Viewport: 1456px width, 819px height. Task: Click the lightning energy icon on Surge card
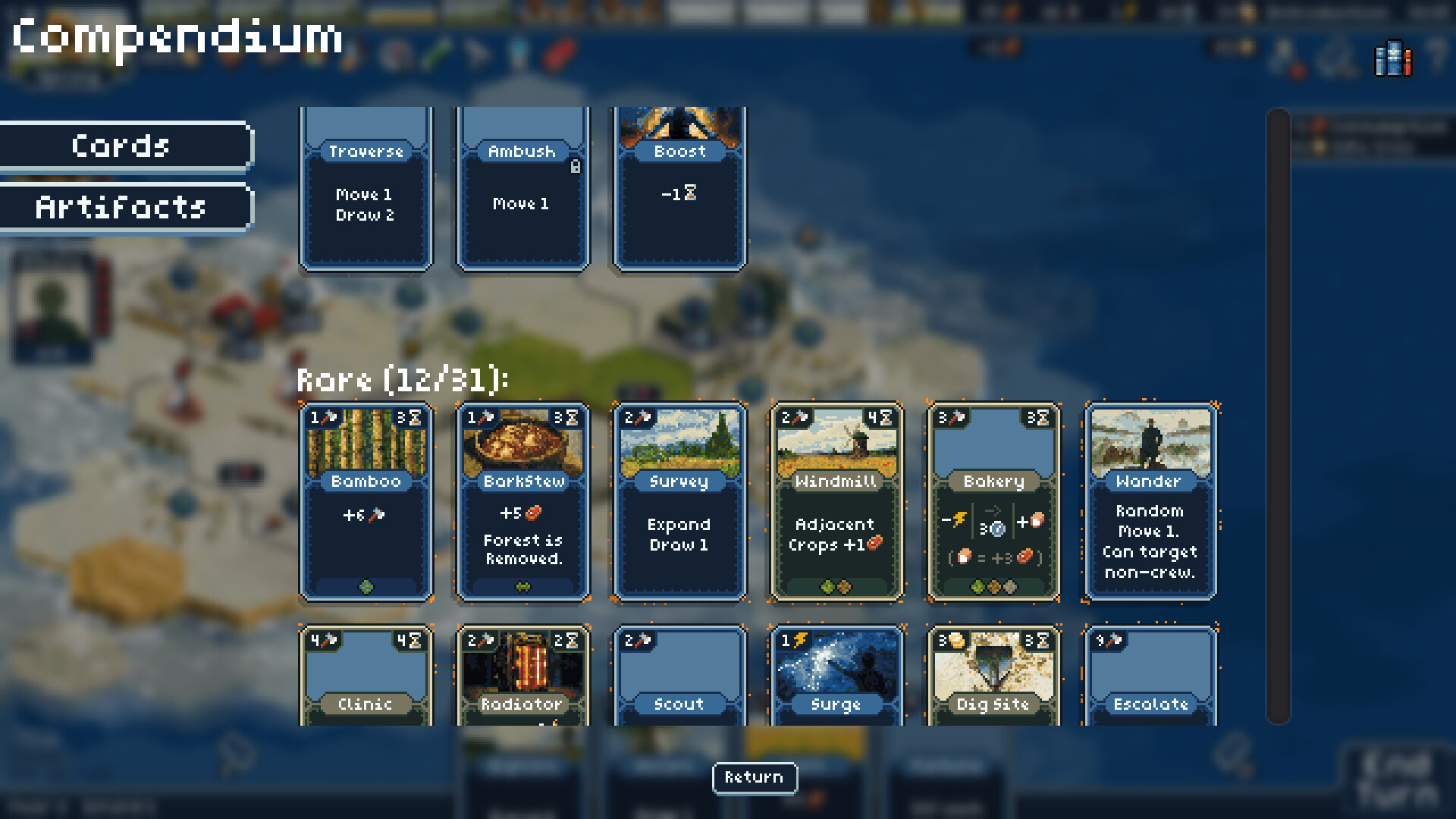pyautogui.click(x=801, y=641)
